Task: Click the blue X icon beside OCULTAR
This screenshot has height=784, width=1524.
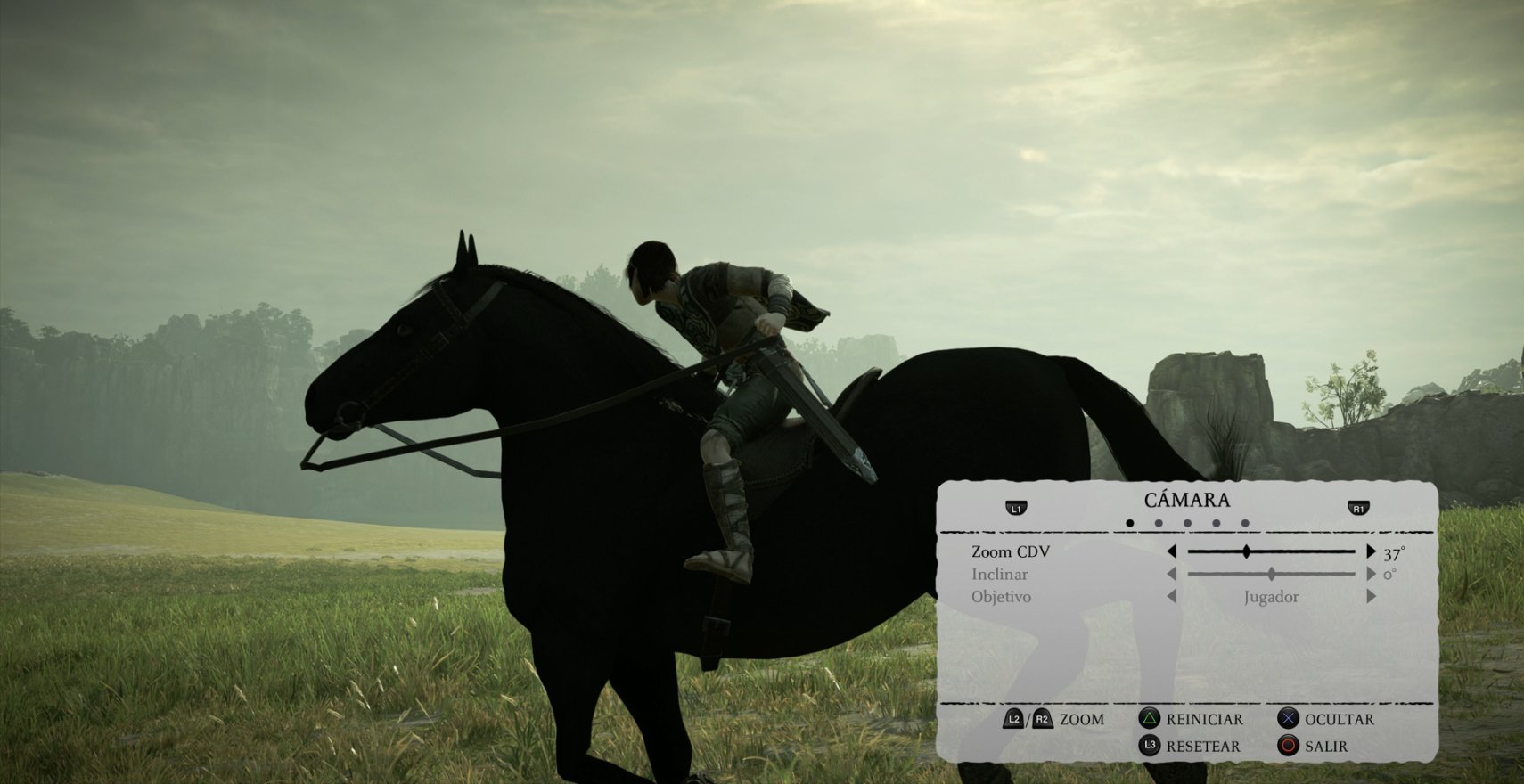Action: (1287, 718)
